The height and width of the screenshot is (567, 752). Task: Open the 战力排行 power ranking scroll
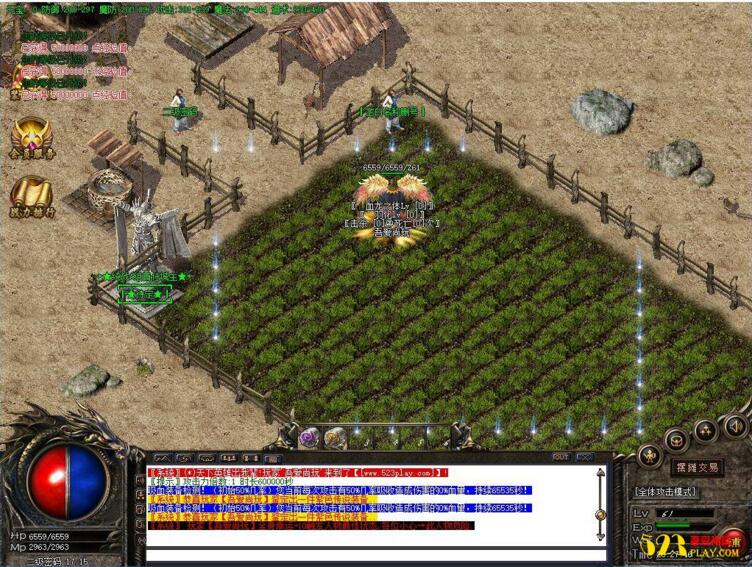pyautogui.click(x=31, y=196)
